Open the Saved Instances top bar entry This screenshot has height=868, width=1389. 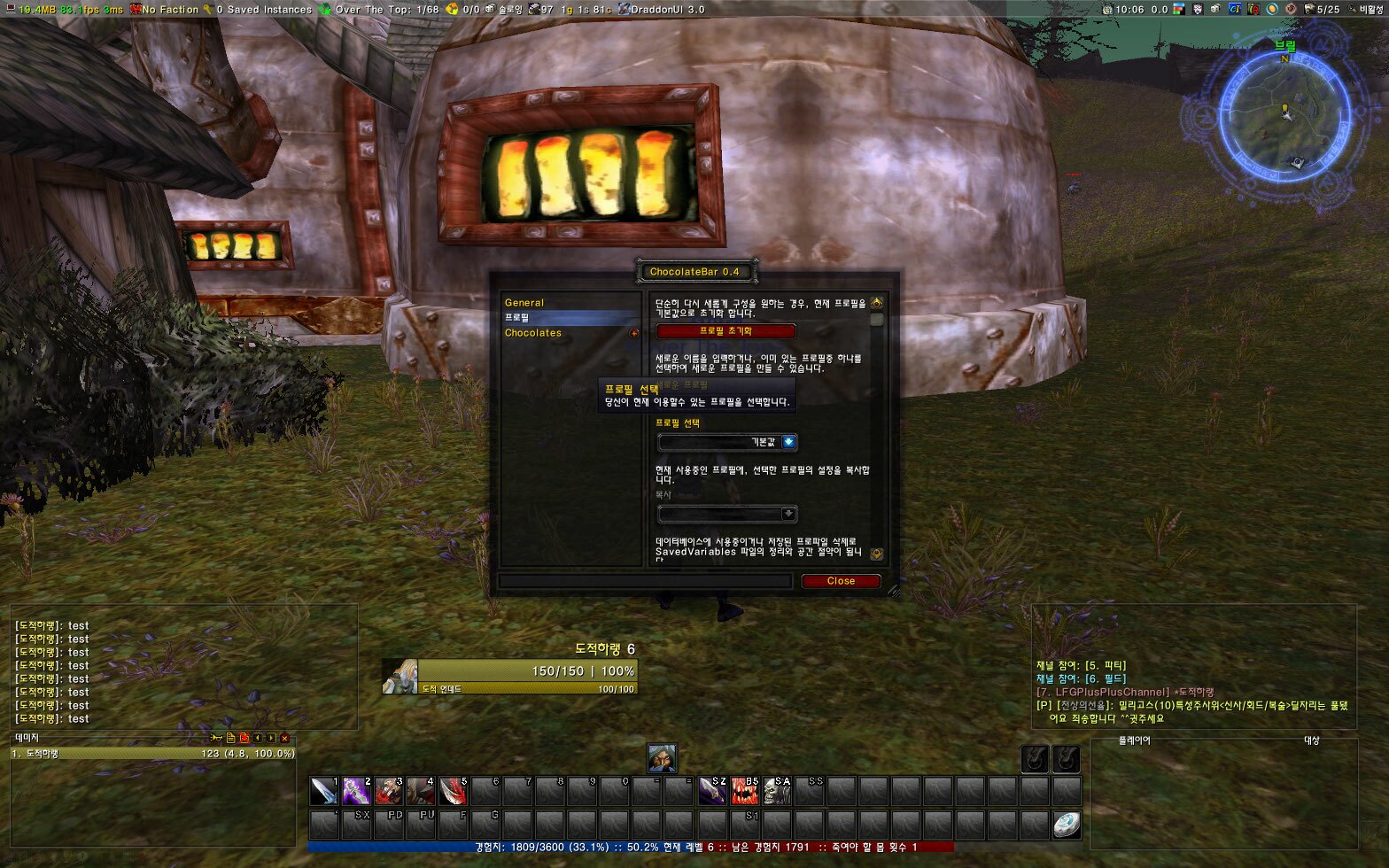click(262, 9)
